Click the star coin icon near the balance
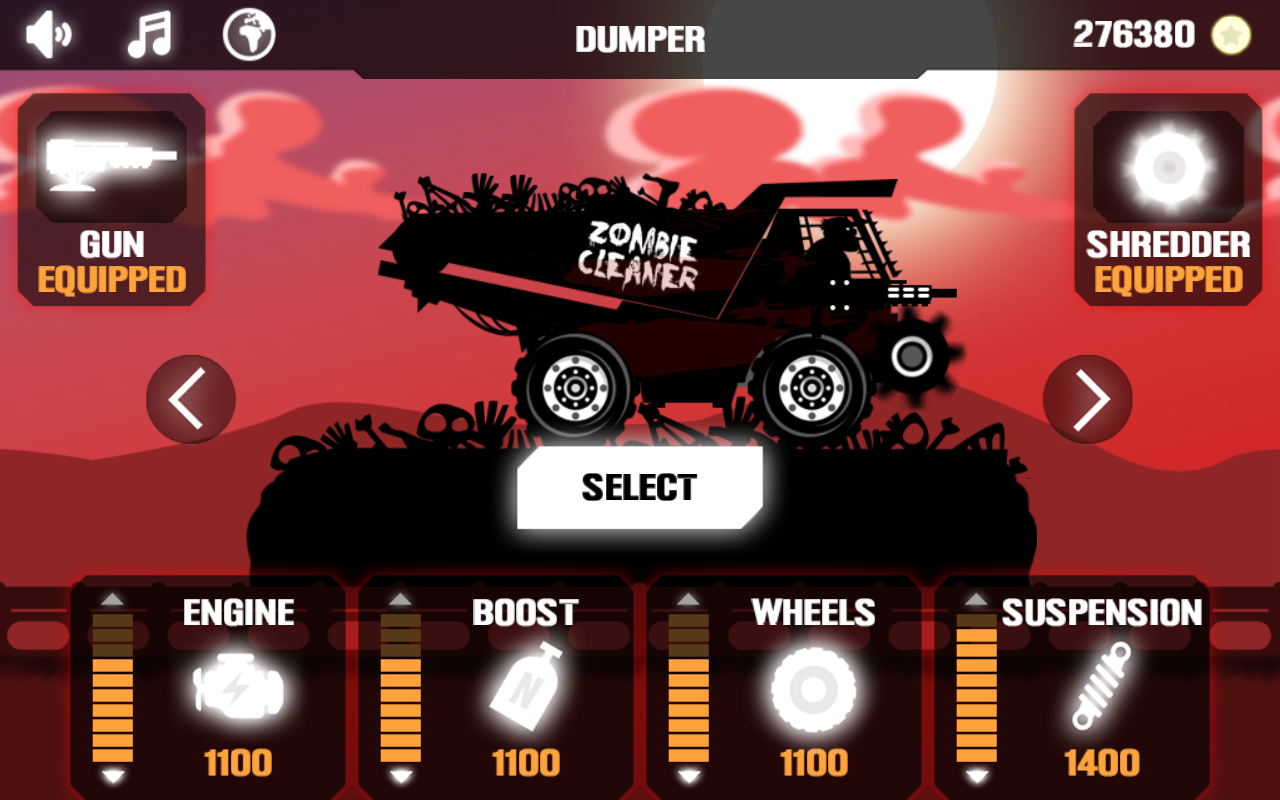The height and width of the screenshot is (800, 1280). (x=1233, y=33)
